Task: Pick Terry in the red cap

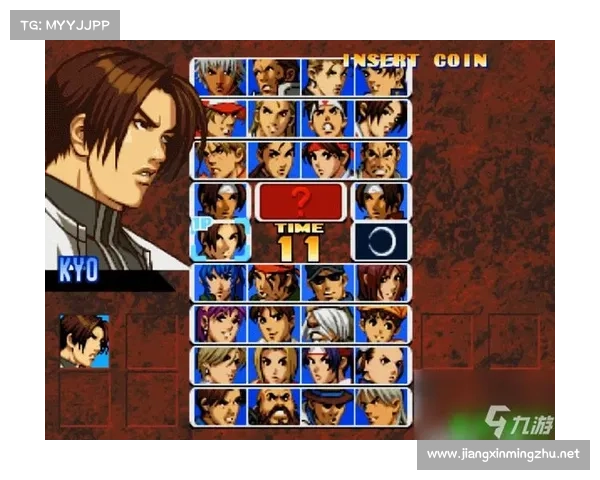Action: pos(220,118)
